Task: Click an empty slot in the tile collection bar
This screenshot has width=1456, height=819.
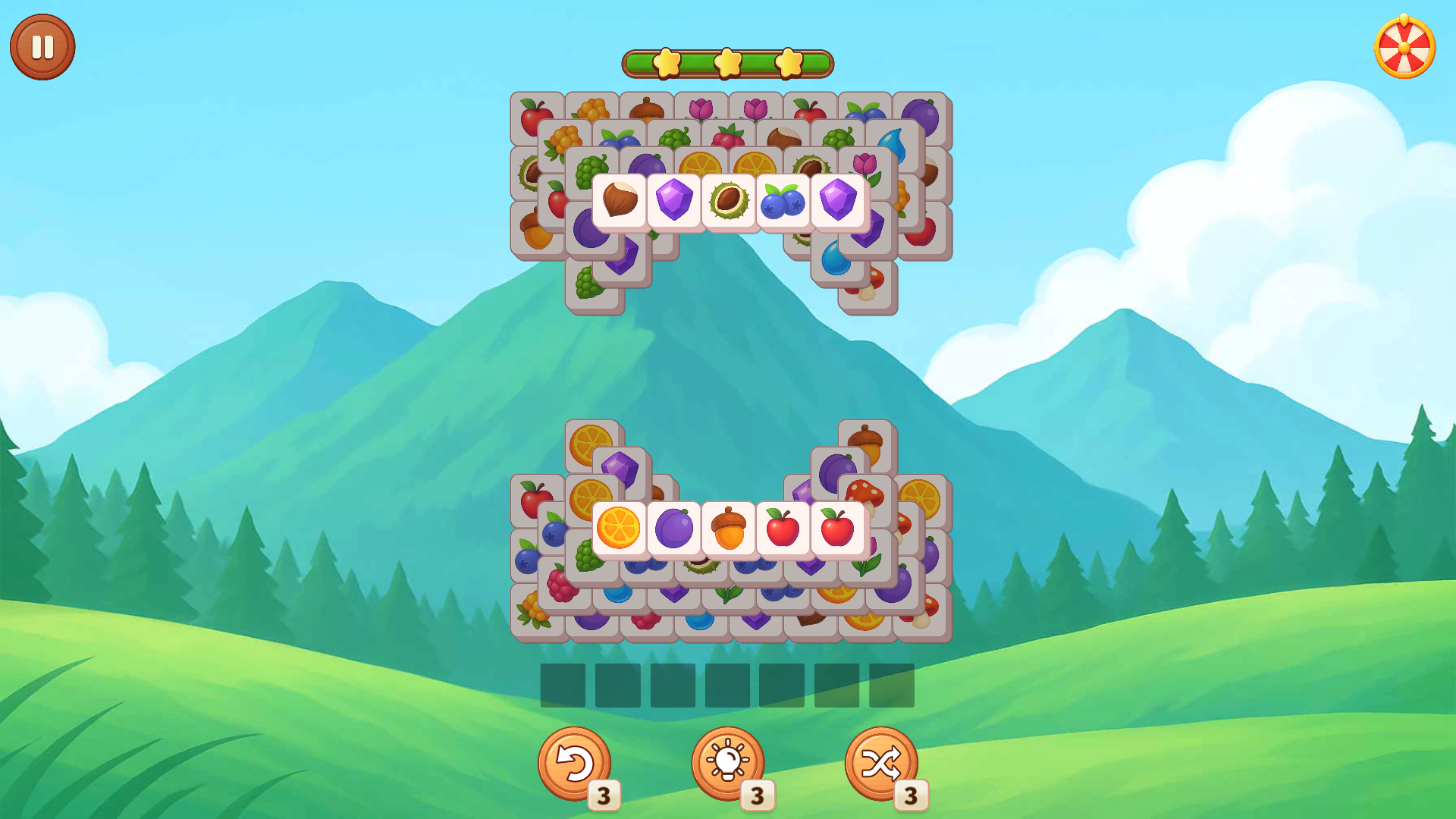Action: (x=561, y=686)
